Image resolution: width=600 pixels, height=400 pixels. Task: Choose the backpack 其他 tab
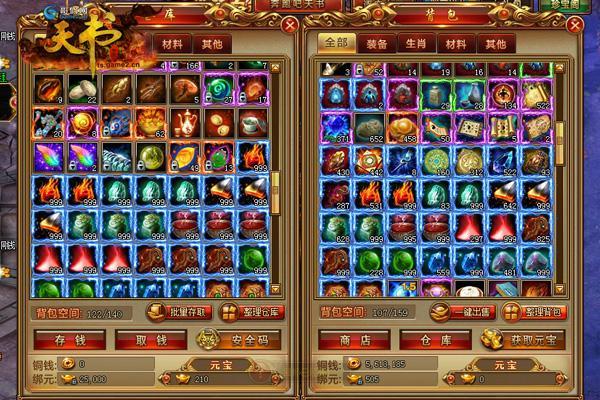coord(493,44)
